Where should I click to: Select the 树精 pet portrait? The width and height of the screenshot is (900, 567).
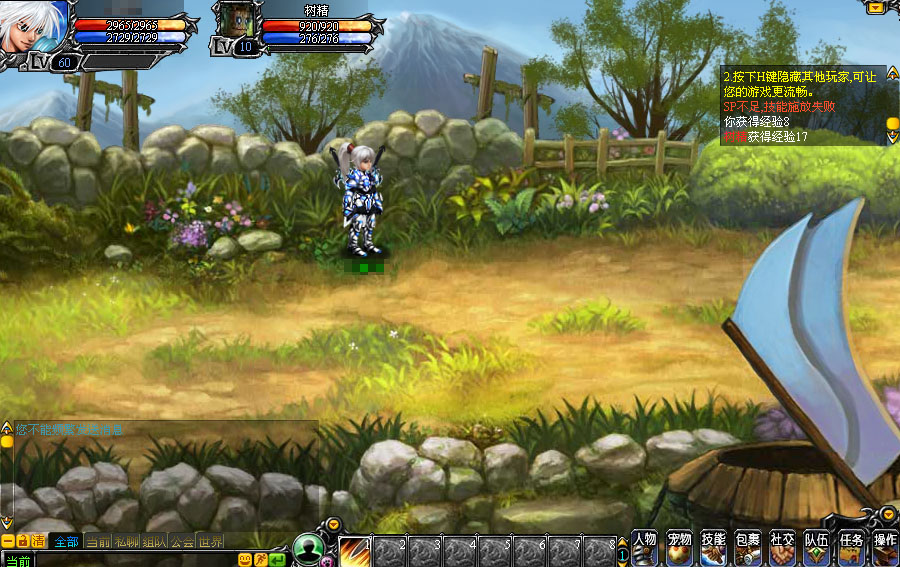[233, 24]
